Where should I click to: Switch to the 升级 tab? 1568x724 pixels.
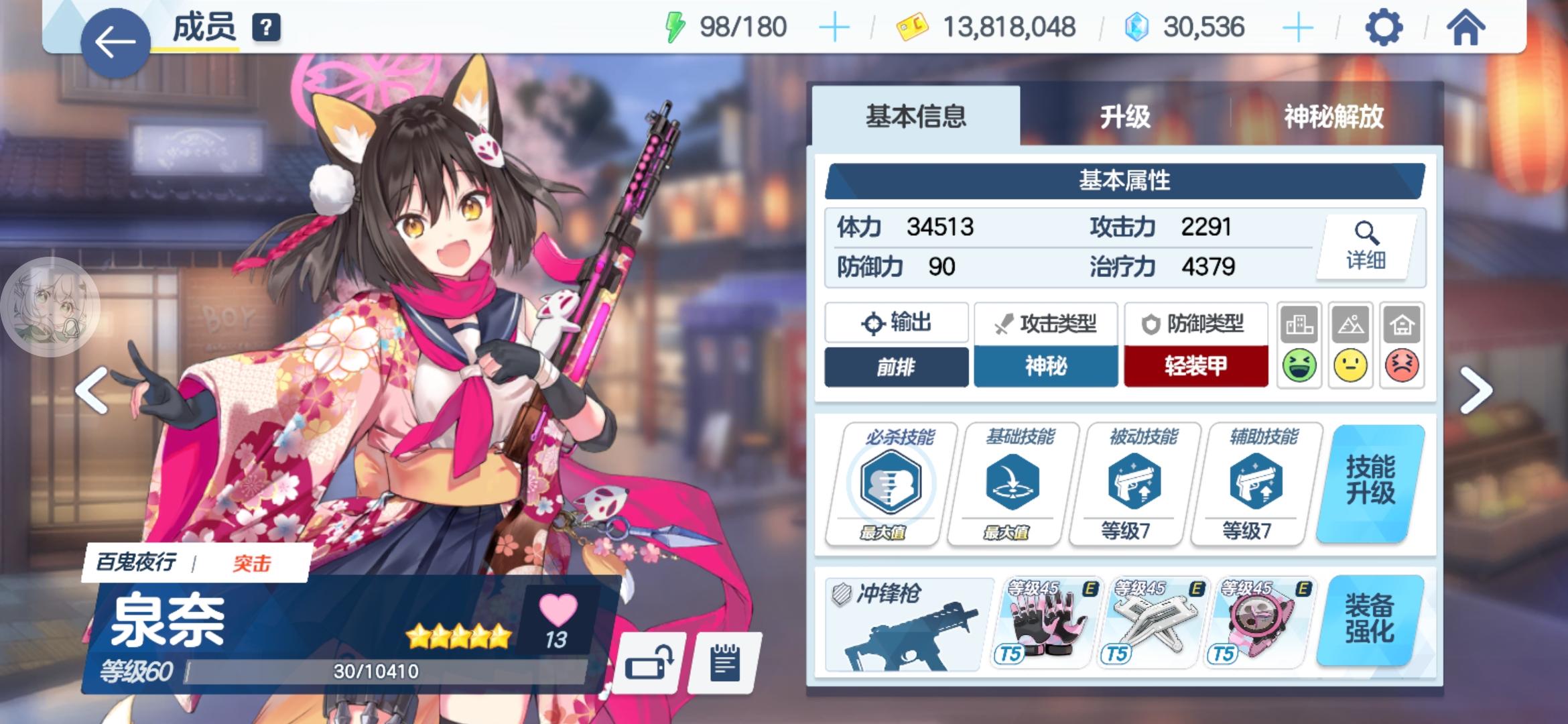[x=1124, y=115]
